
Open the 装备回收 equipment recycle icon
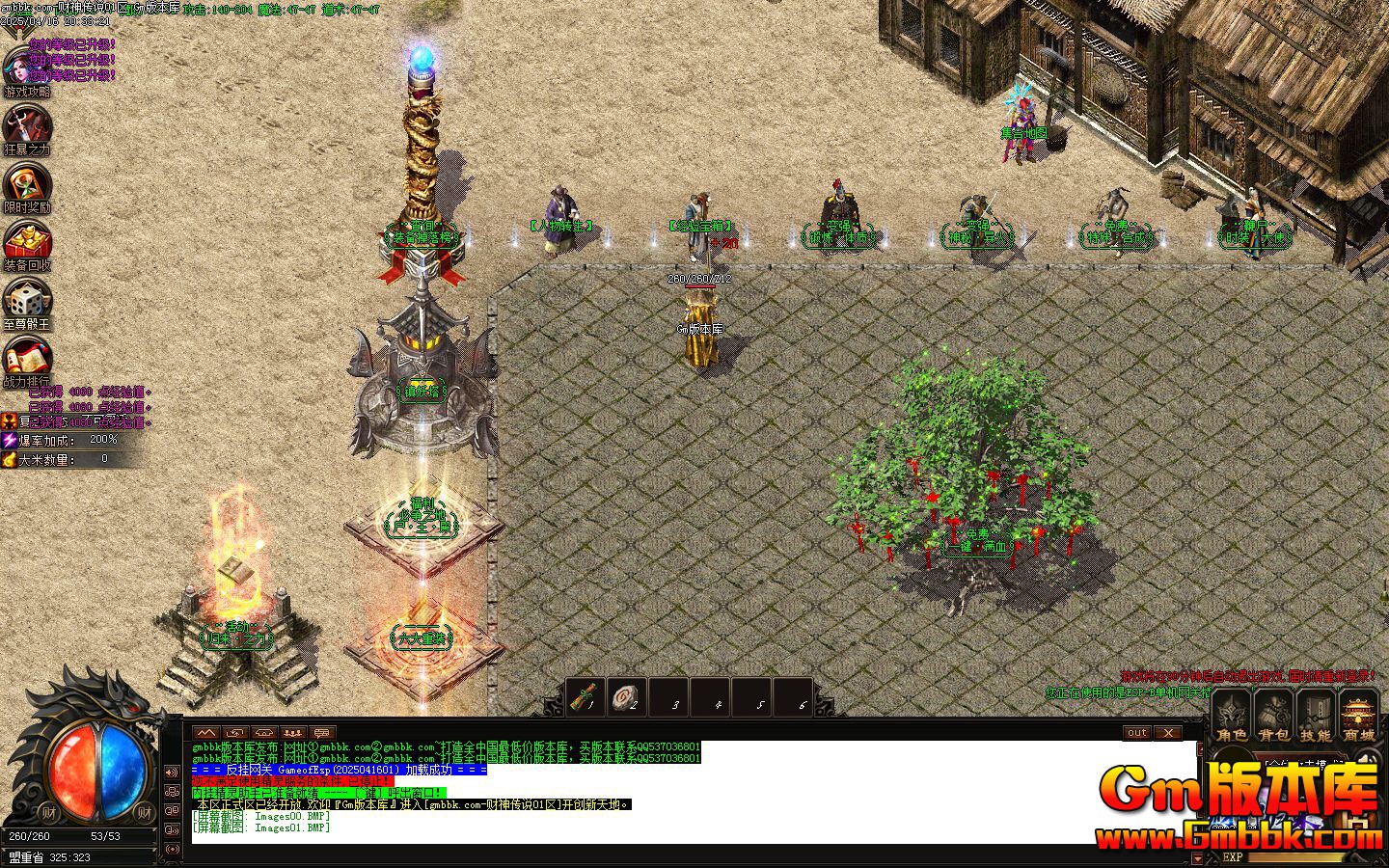coord(26,241)
